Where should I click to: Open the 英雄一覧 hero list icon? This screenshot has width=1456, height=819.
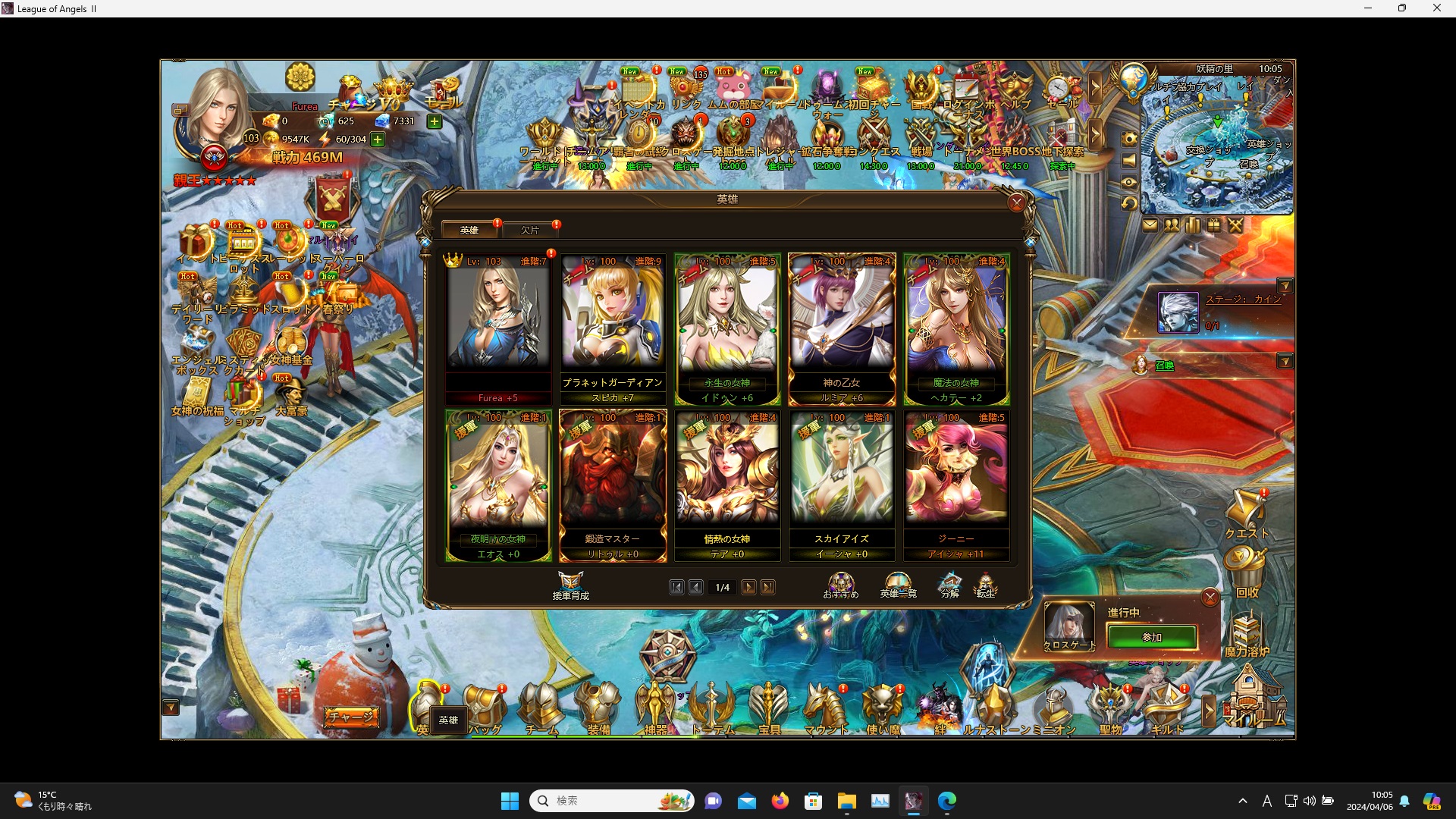(899, 581)
